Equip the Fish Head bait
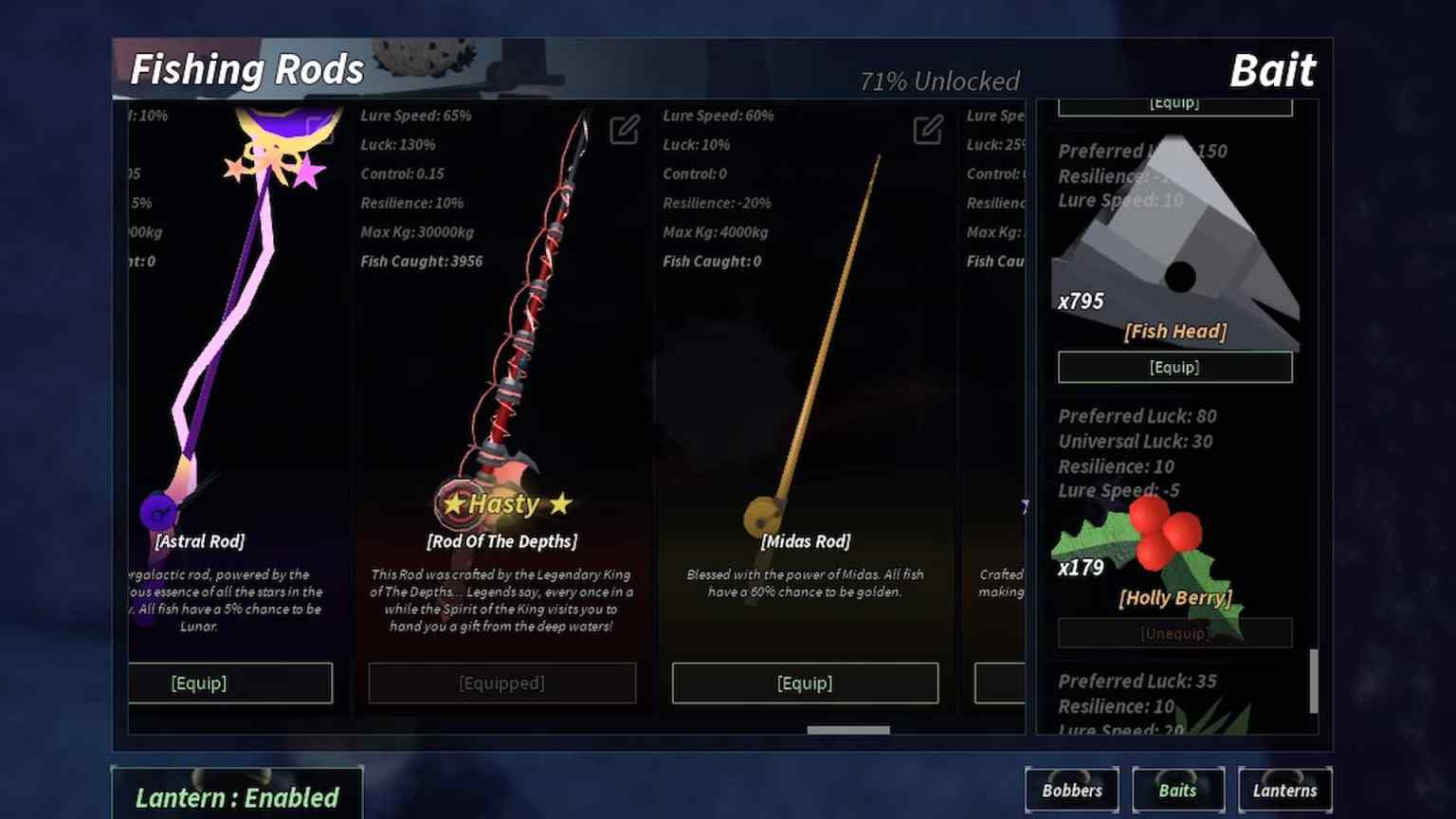The width and height of the screenshot is (1456, 819). [1174, 367]
